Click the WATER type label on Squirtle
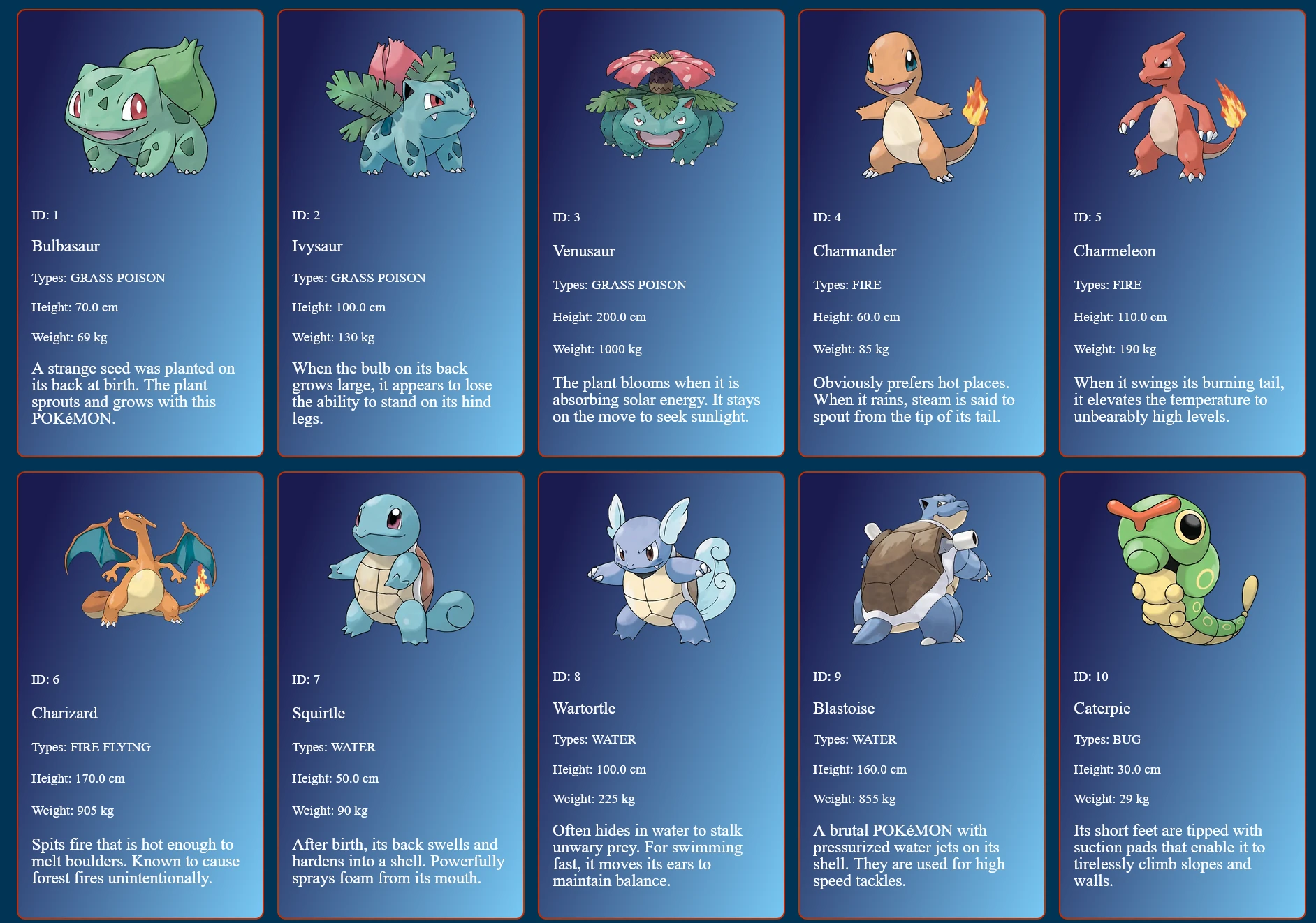The width and height of the screenshot is (1316, 923). coord(333,746)
